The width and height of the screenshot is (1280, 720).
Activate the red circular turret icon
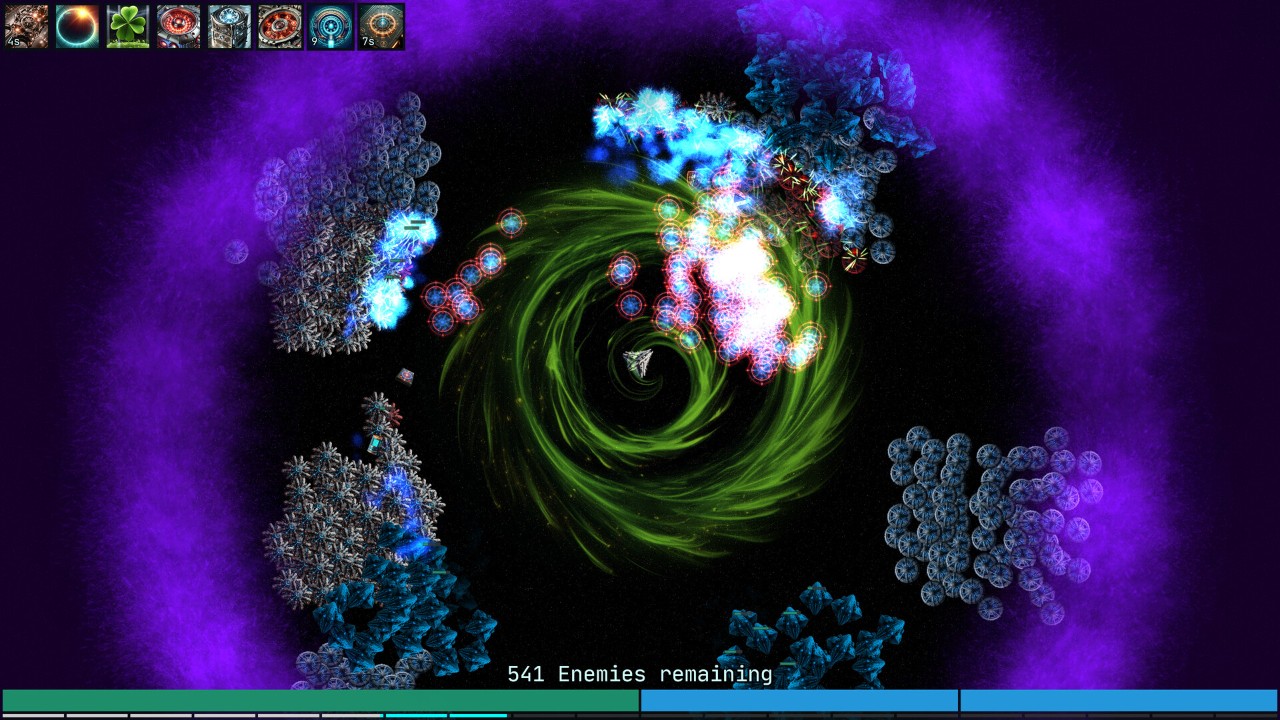[178, 27]
